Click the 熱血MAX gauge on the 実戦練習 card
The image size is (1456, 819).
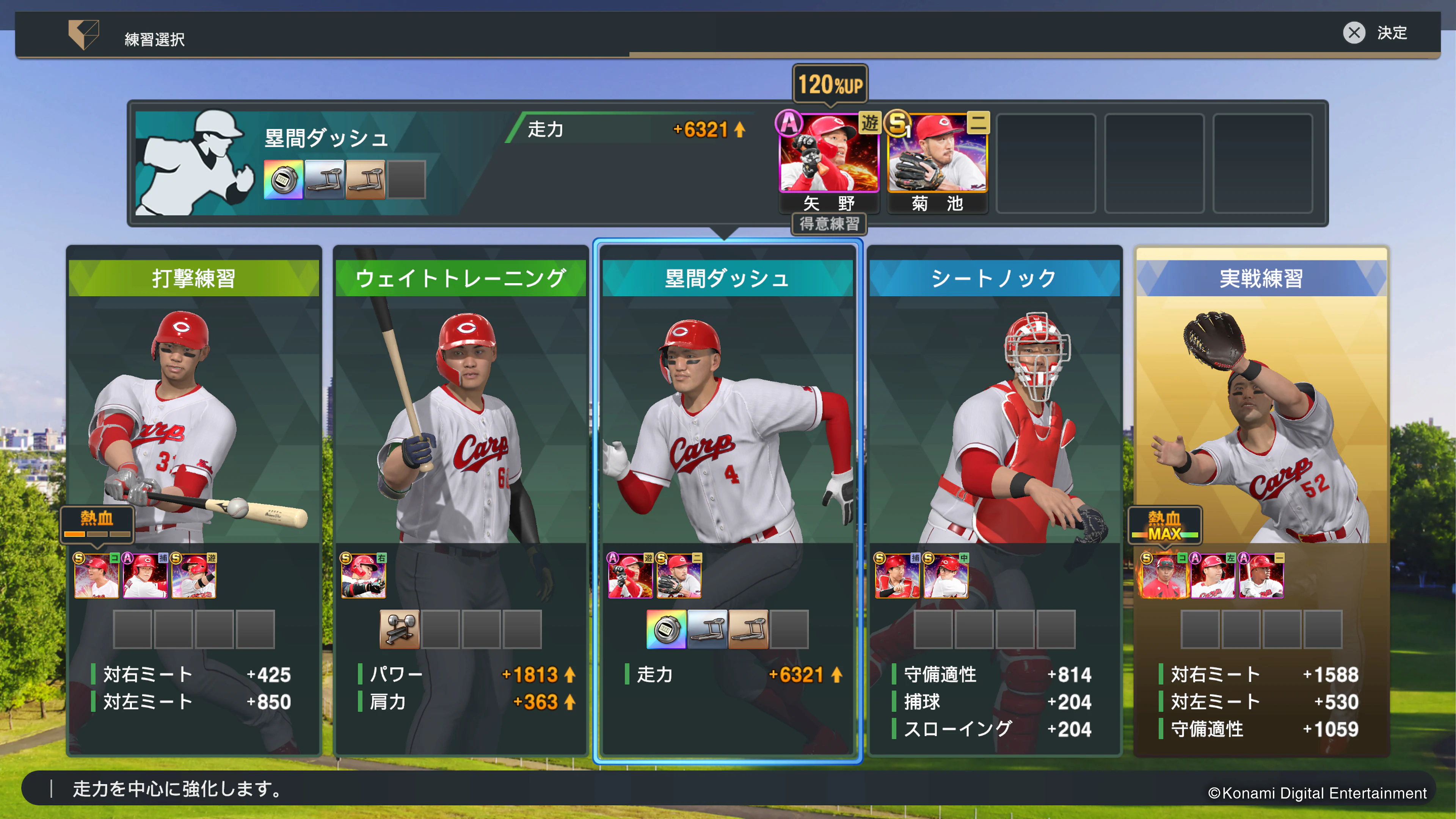click(x=1164, y=524)
